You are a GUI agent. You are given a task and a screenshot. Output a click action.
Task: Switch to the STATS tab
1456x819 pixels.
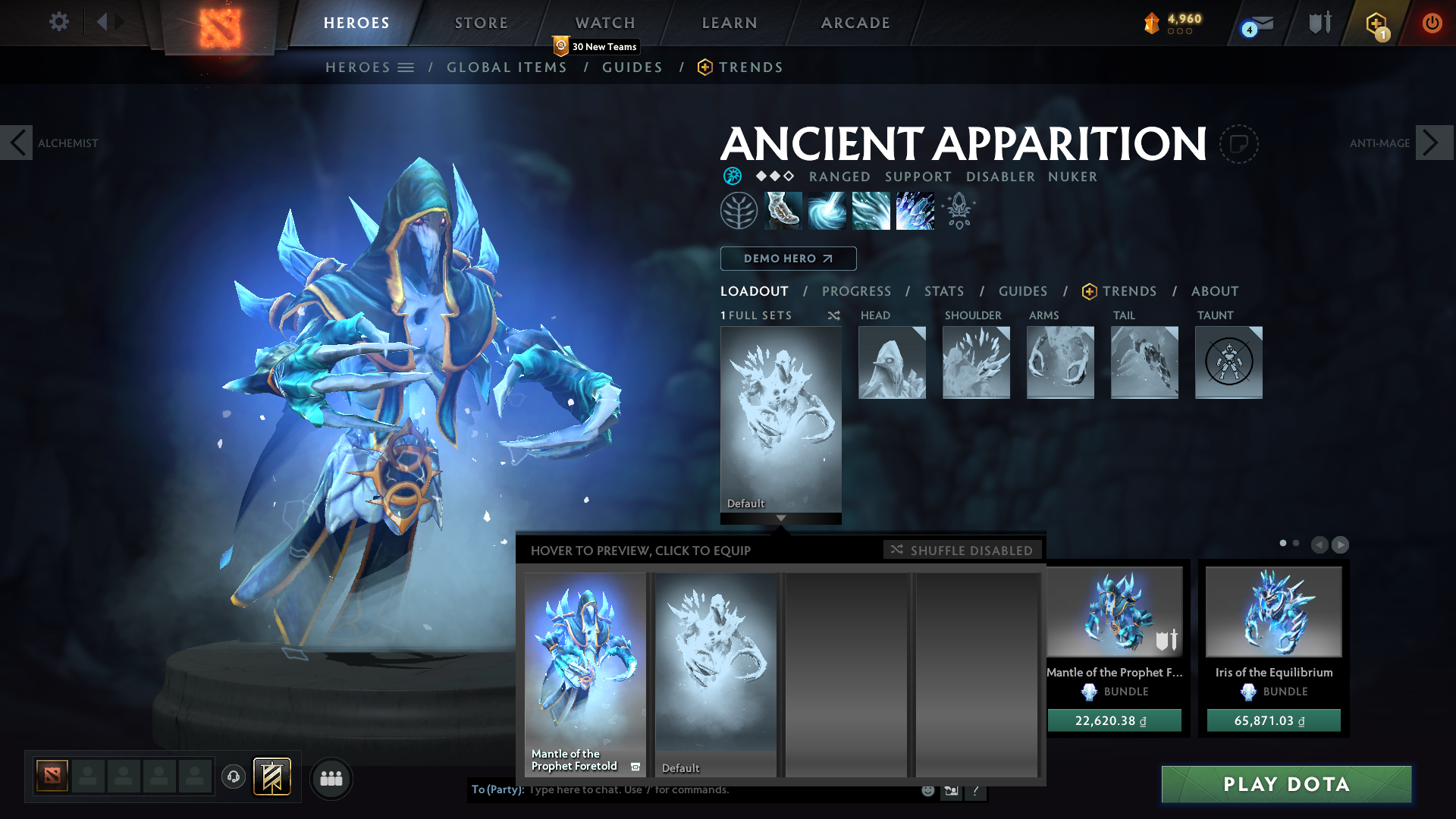[943, 291]
